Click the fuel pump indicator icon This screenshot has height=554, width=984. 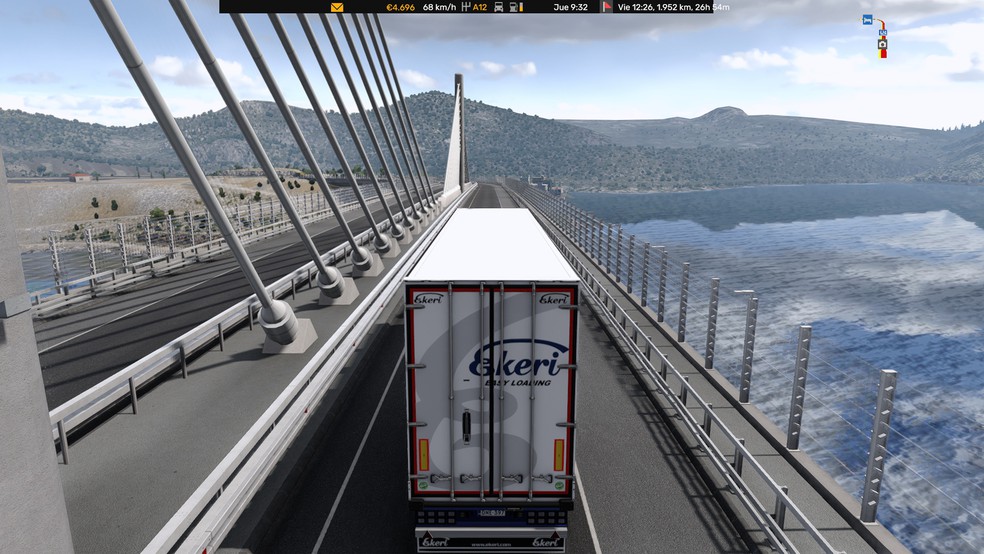pyautogui.click(x=514, y=7)
